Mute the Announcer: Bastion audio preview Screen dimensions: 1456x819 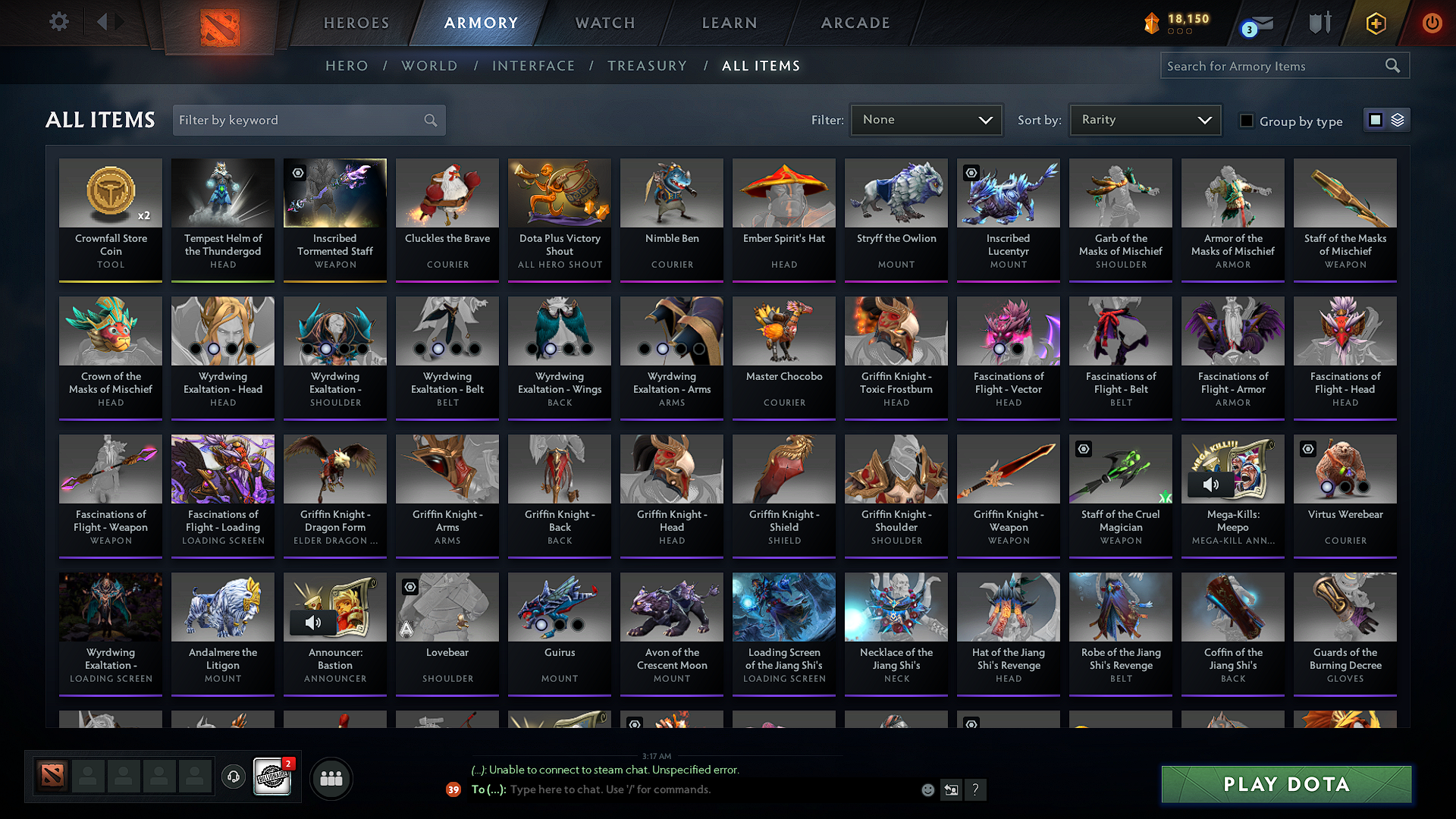[x=312, y=623]
